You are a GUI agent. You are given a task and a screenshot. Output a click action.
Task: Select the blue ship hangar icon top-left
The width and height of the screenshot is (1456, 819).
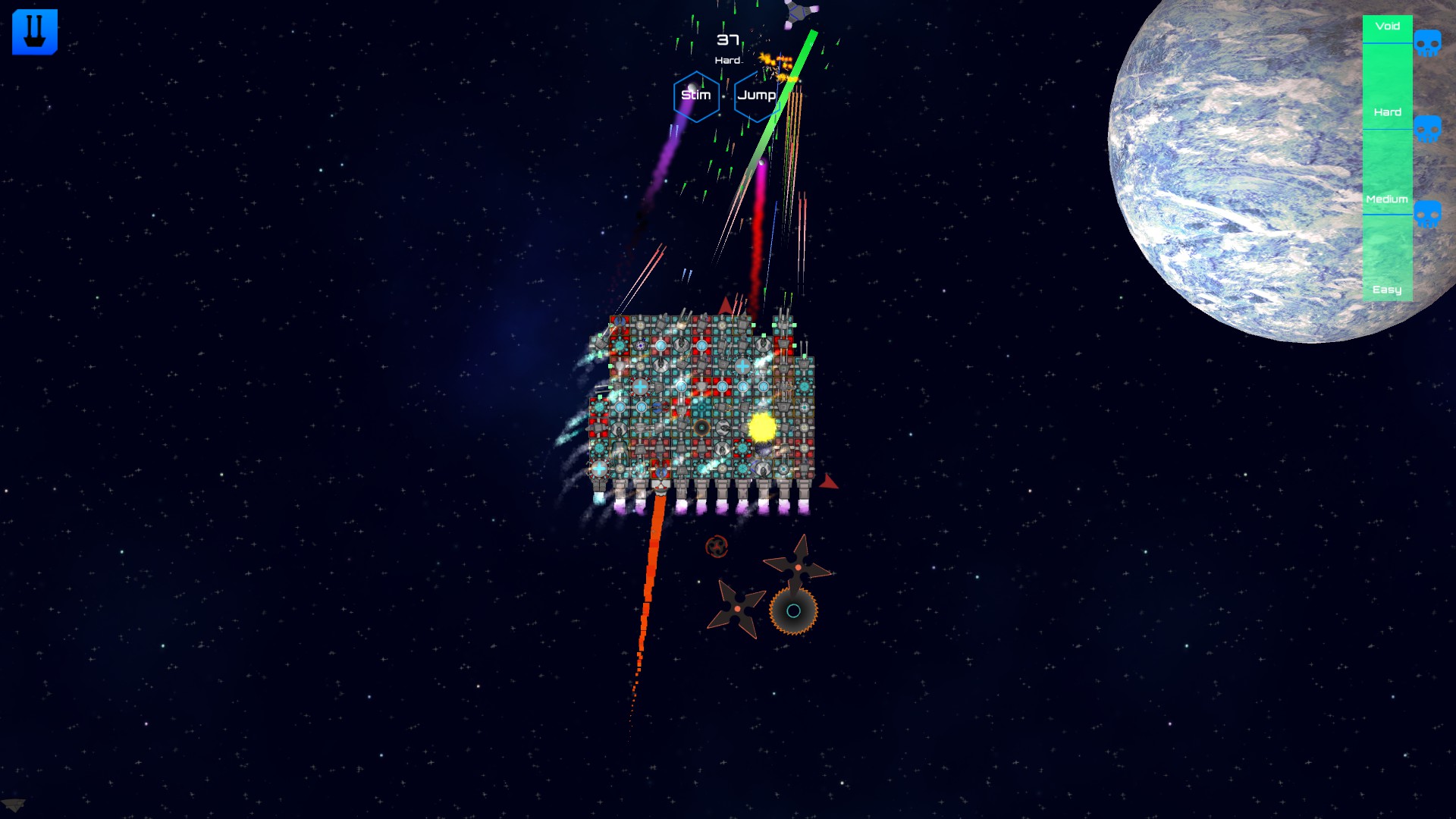click(x=34, y=32)
